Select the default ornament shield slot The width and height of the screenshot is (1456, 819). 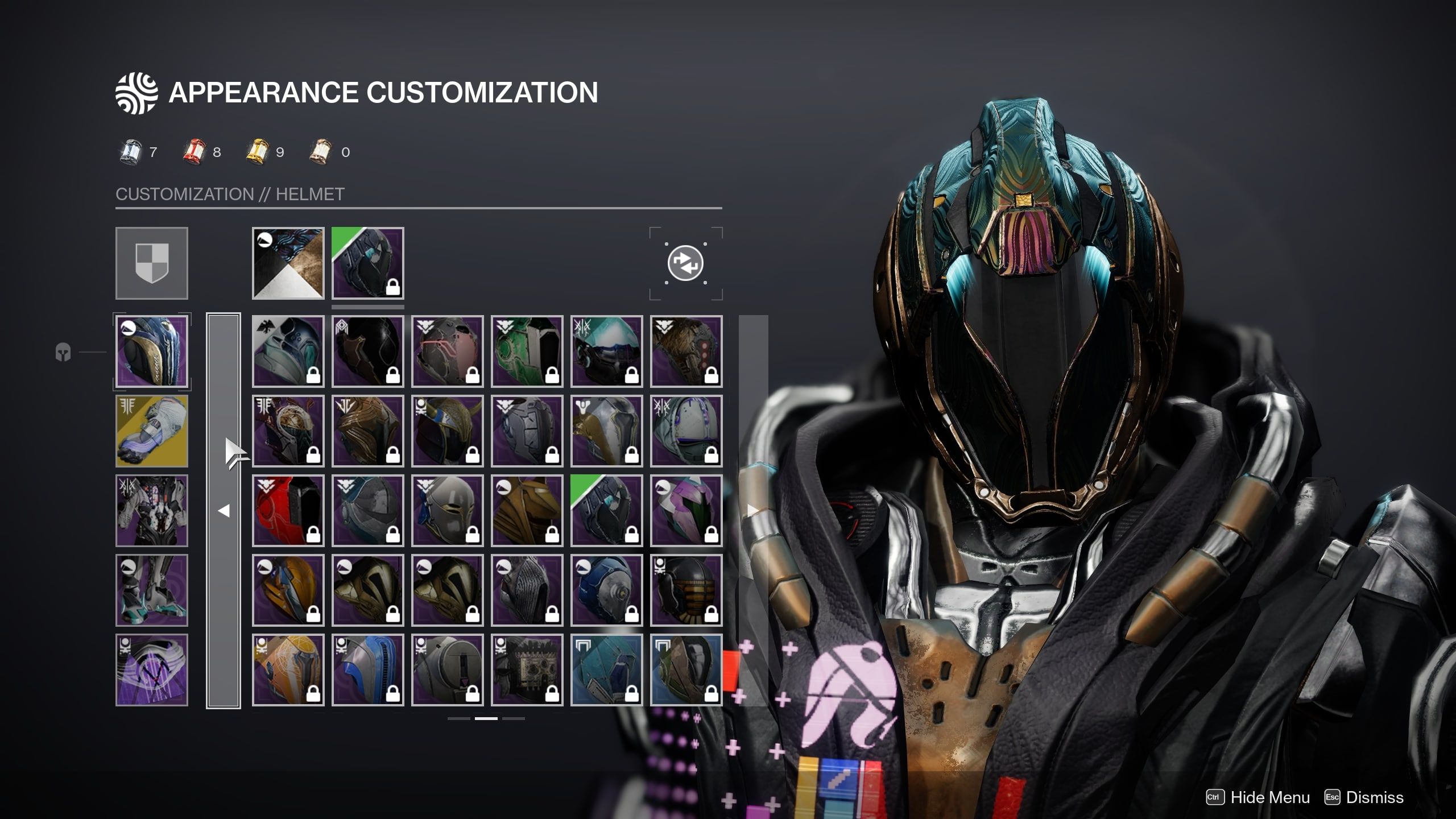pos(152,263)
